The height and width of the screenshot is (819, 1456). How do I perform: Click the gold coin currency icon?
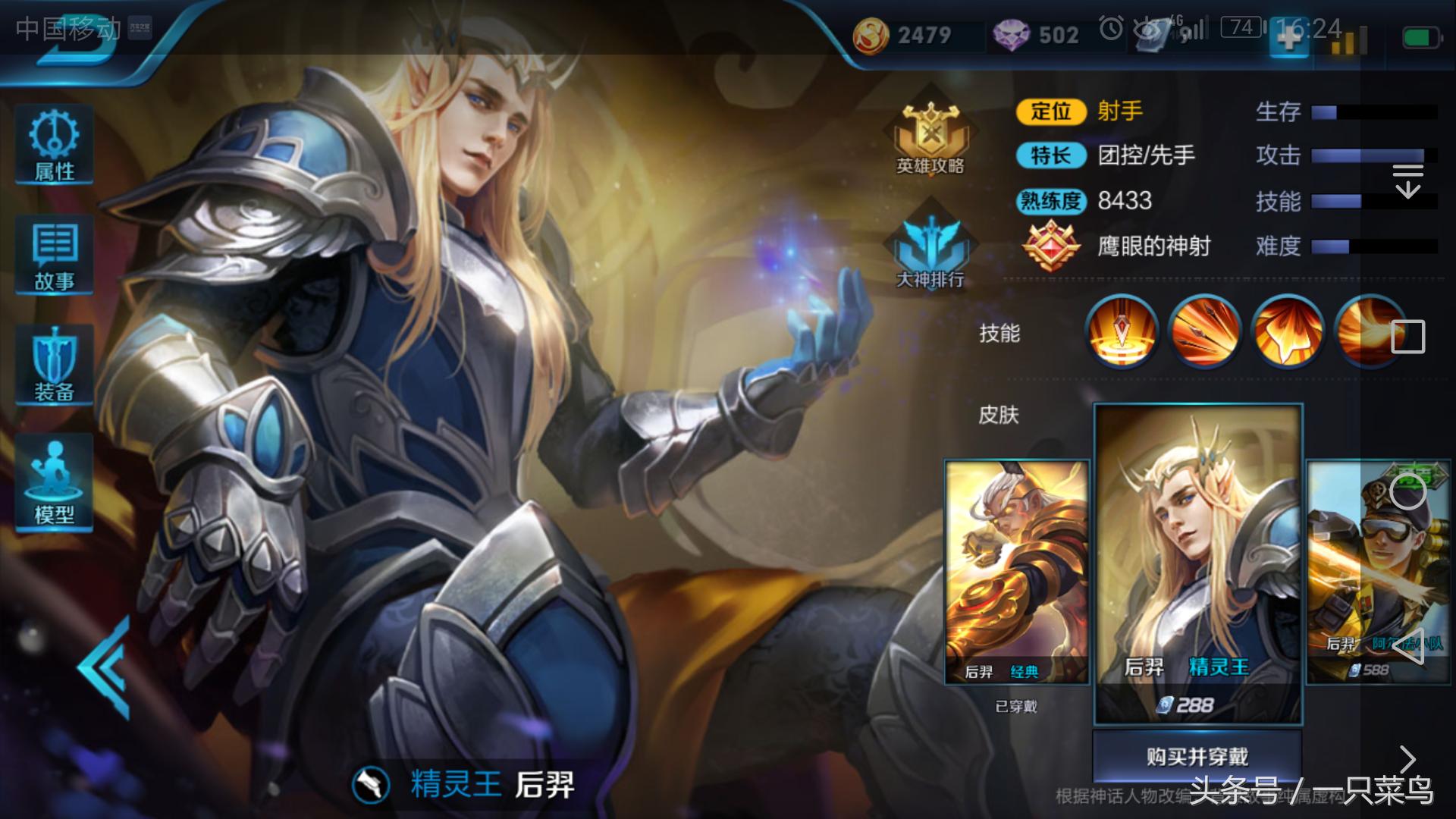click(871, 35)
